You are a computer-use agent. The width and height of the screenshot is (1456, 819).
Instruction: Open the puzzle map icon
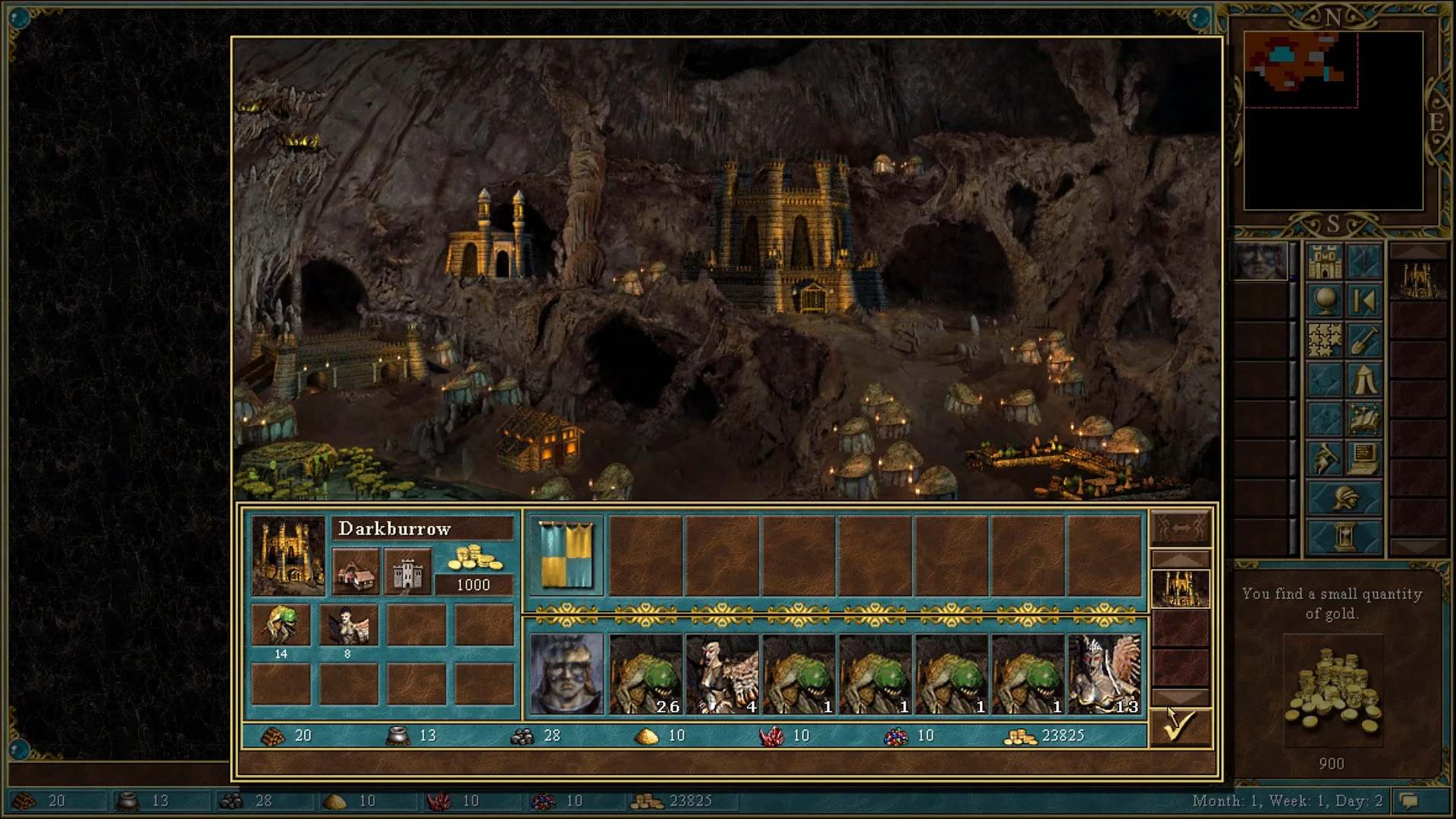click(x=1325, y=340)
